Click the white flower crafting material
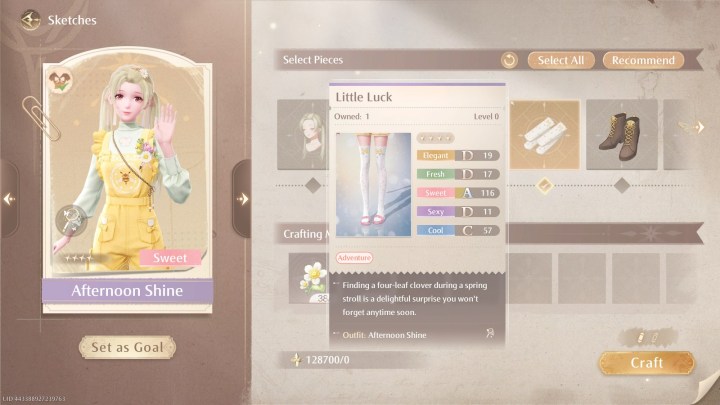The height and width of the screenshot is (405, 720). tap(311, 278)
